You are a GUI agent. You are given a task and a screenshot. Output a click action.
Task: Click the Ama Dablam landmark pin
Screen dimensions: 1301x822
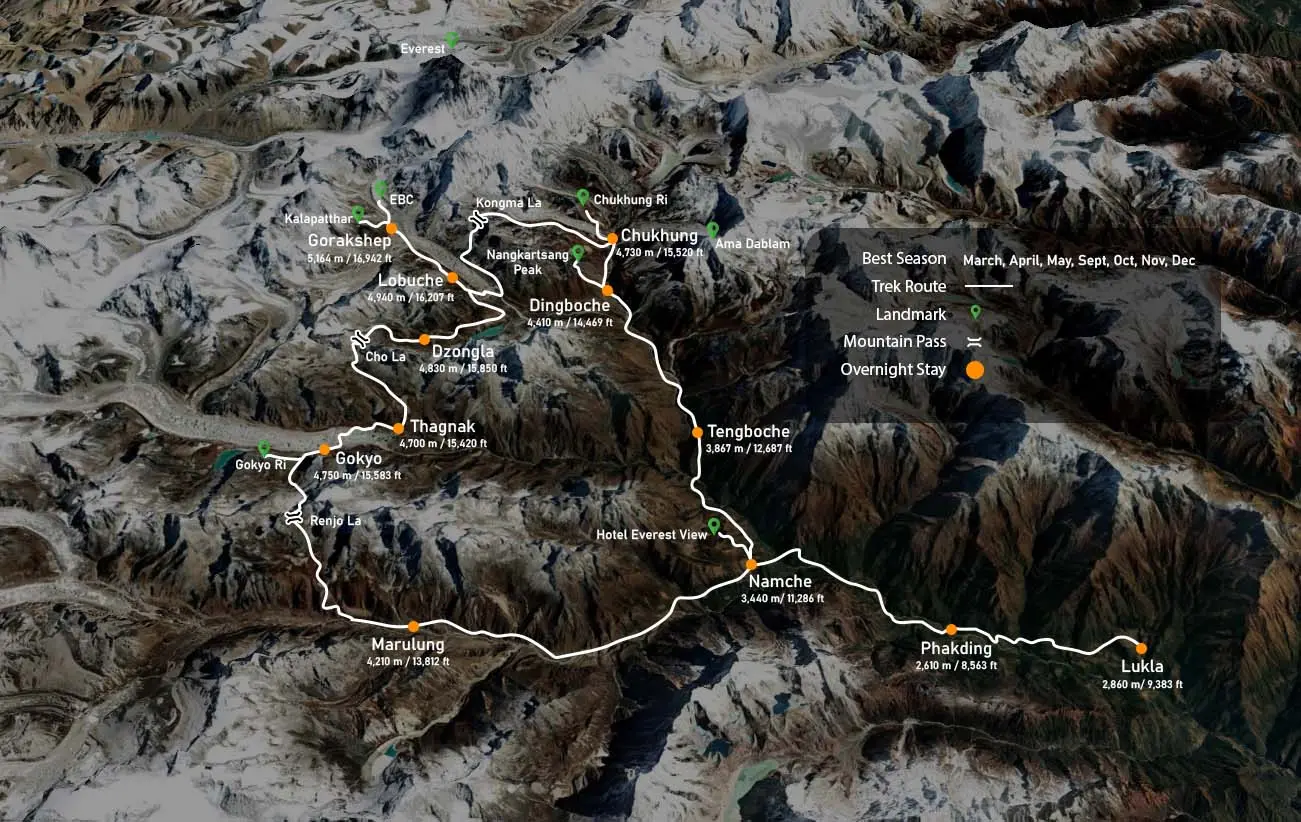[712, 229]
